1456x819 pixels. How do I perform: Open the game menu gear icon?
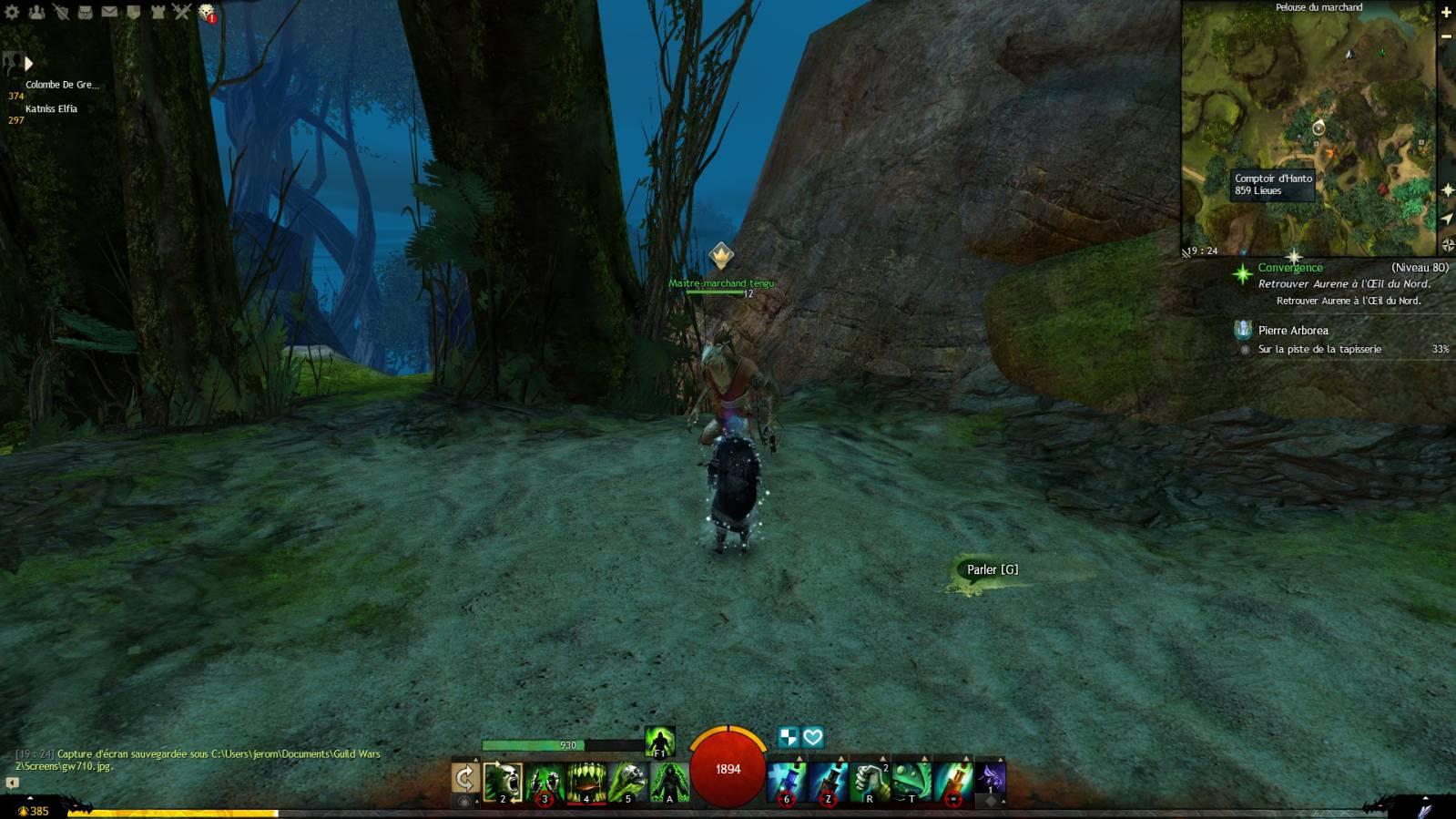12,12
